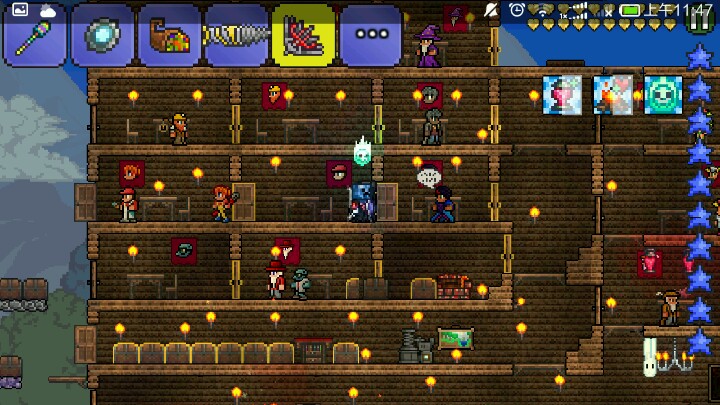Select the magic mirror hotbar slot
The image size is (720, 405).
pos(102,35)
